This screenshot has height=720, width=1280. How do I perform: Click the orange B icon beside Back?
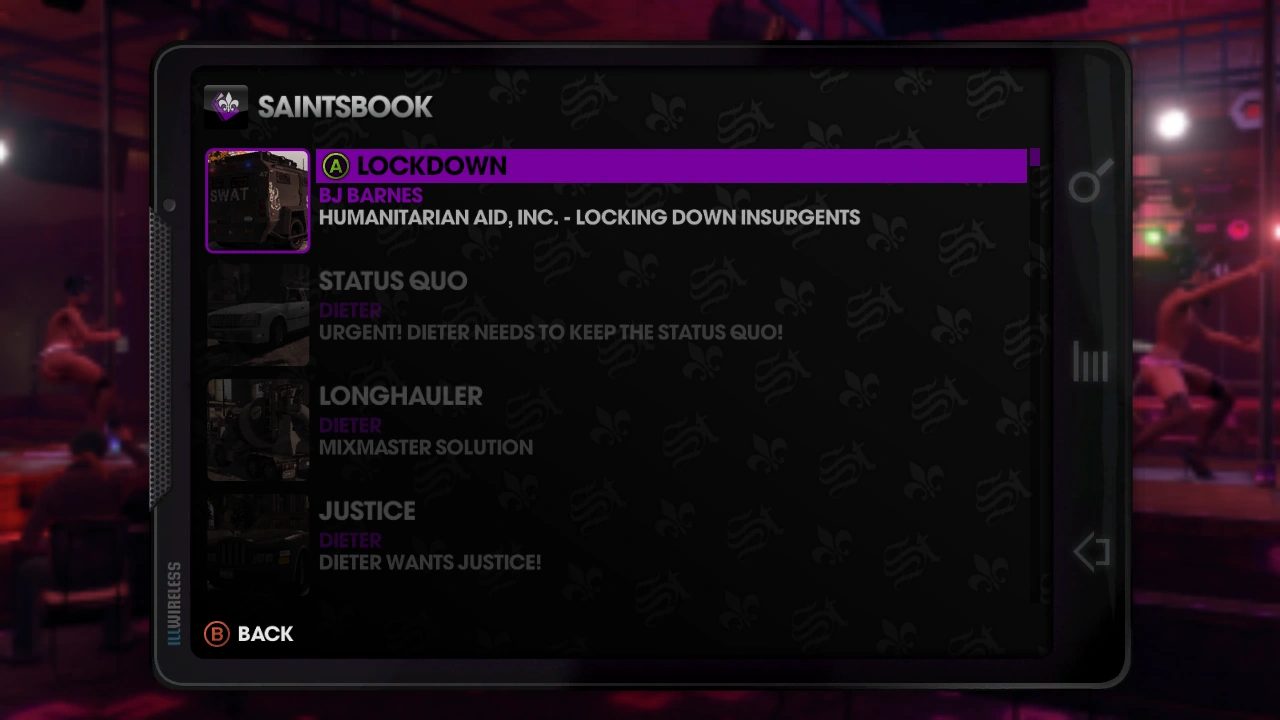[216, 634]
